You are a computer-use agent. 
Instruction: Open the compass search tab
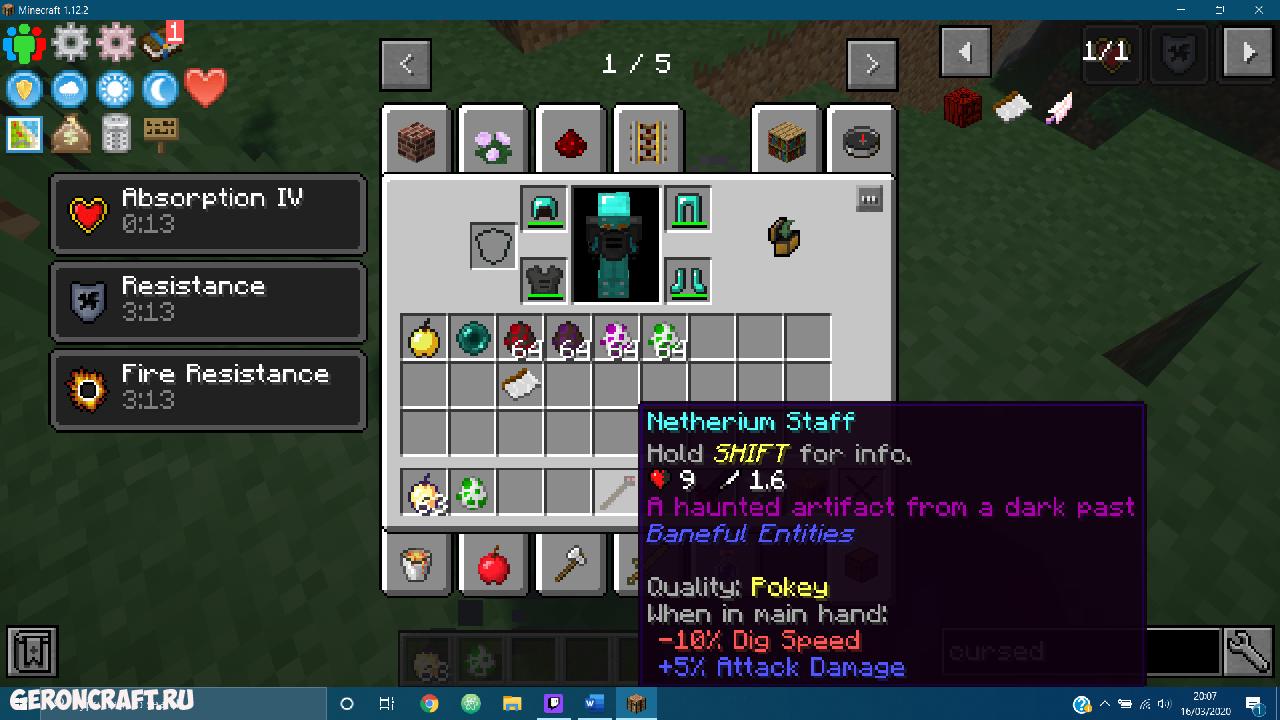point(860,142)
